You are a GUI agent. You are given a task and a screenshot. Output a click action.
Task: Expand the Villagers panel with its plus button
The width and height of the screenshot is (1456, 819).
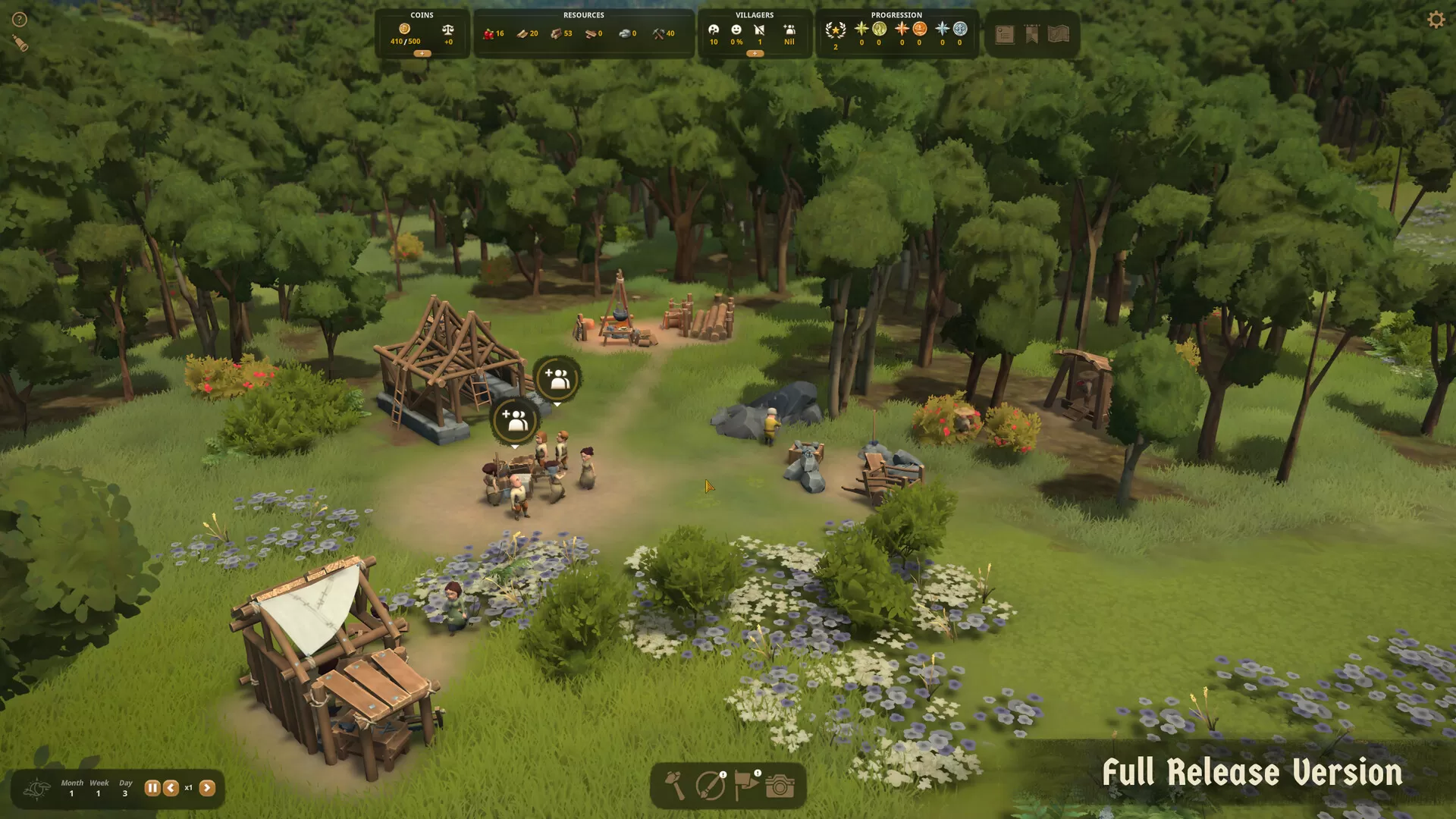(755, 54)
